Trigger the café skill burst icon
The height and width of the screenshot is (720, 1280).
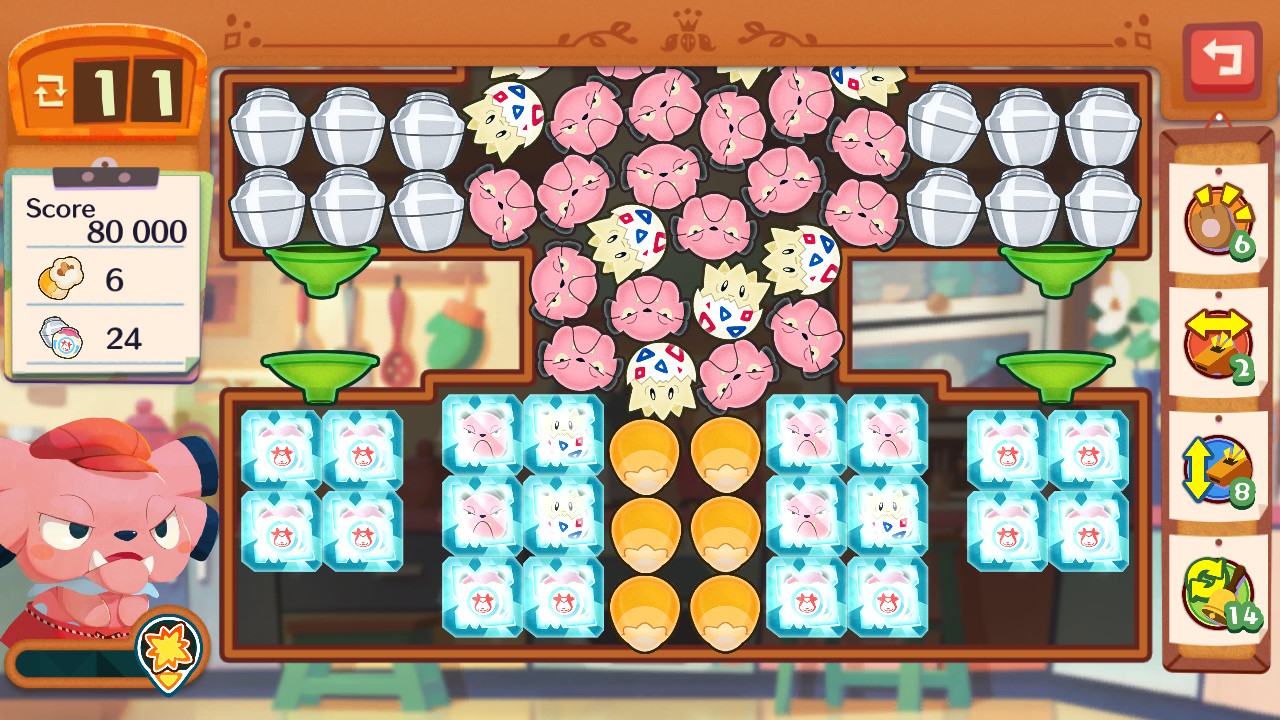coord(168,648)
